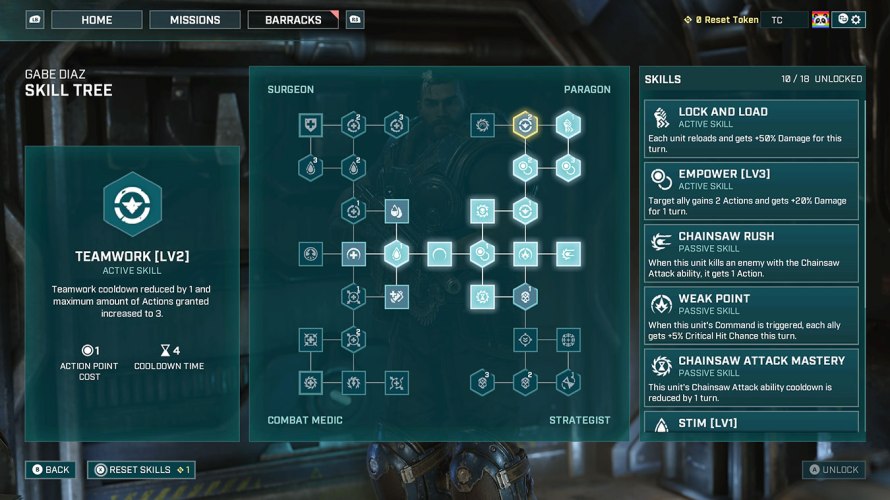This screenshot has height=500, width=890.
Task: Pick the Chainsaw Attack Mastery entry
Action: pos(751,376)
